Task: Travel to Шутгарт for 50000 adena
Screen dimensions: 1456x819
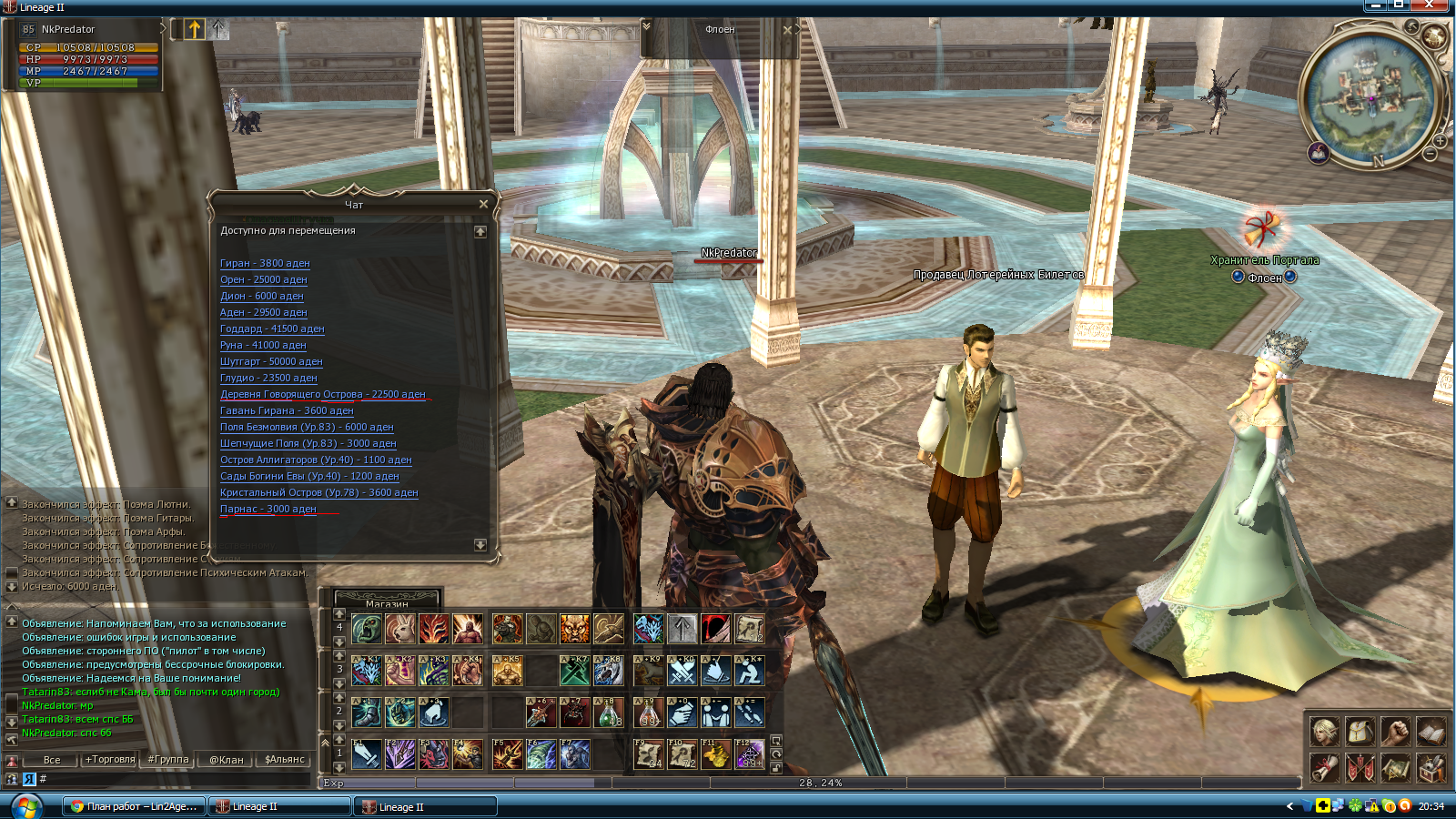Action: click(271, 361)
